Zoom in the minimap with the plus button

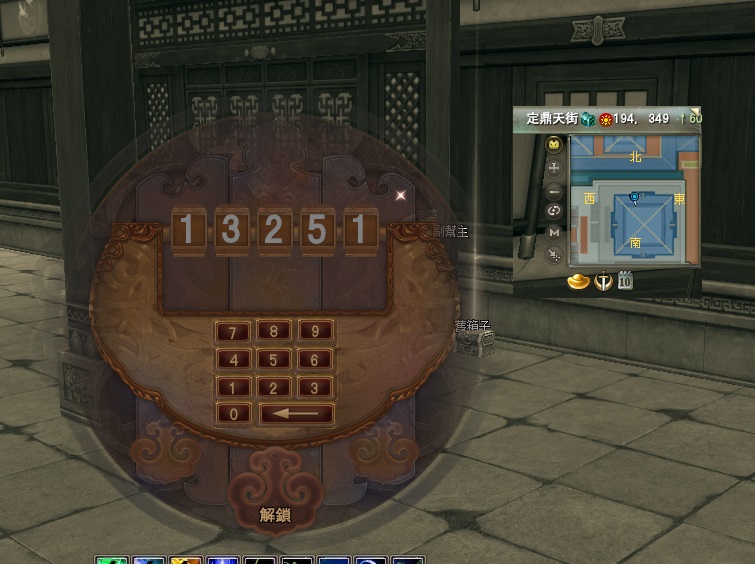pos(555,168)
